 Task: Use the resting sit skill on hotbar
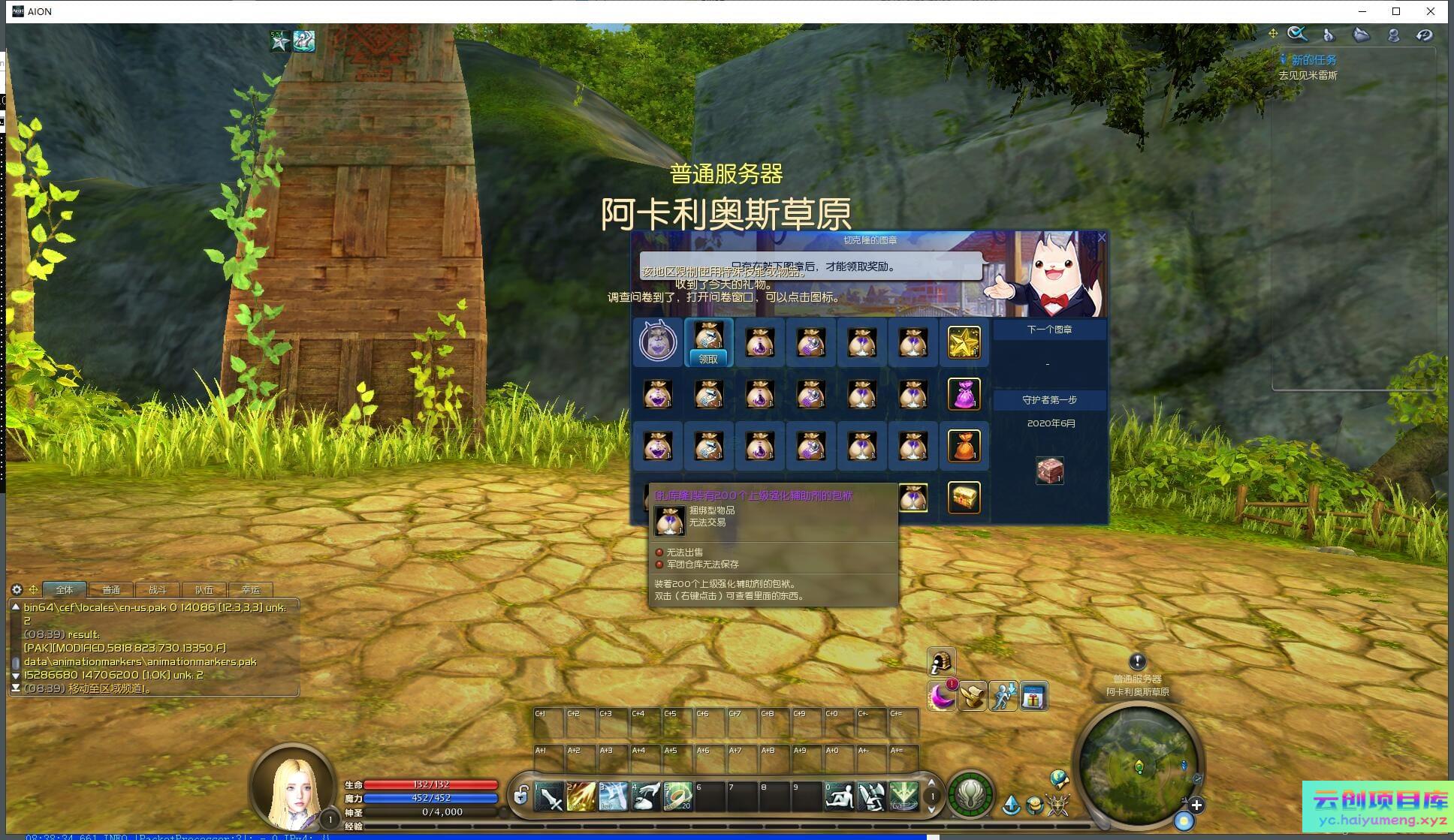click(839, 797)
